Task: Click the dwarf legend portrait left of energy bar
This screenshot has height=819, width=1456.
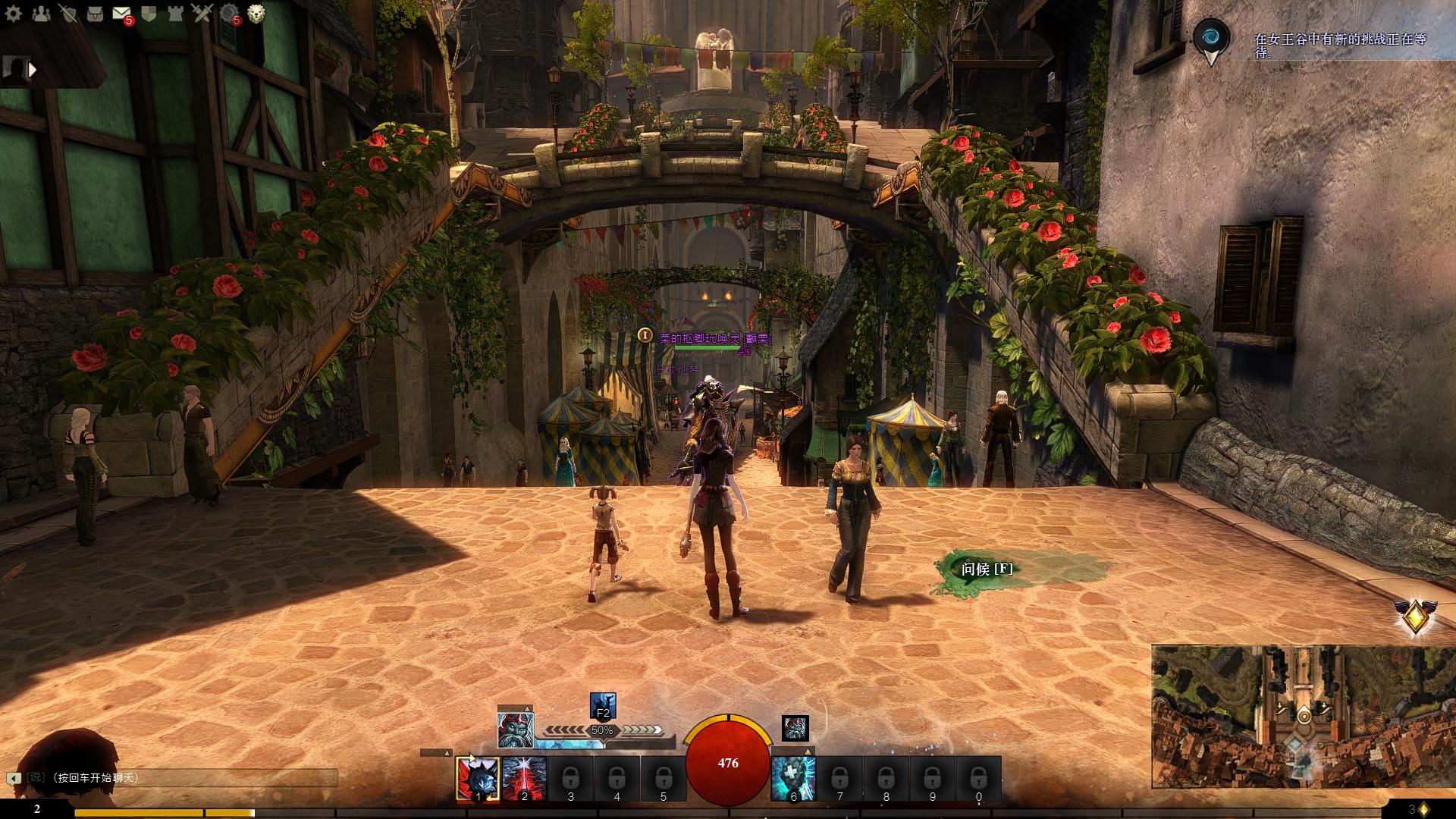Action: tap(515, 730)
